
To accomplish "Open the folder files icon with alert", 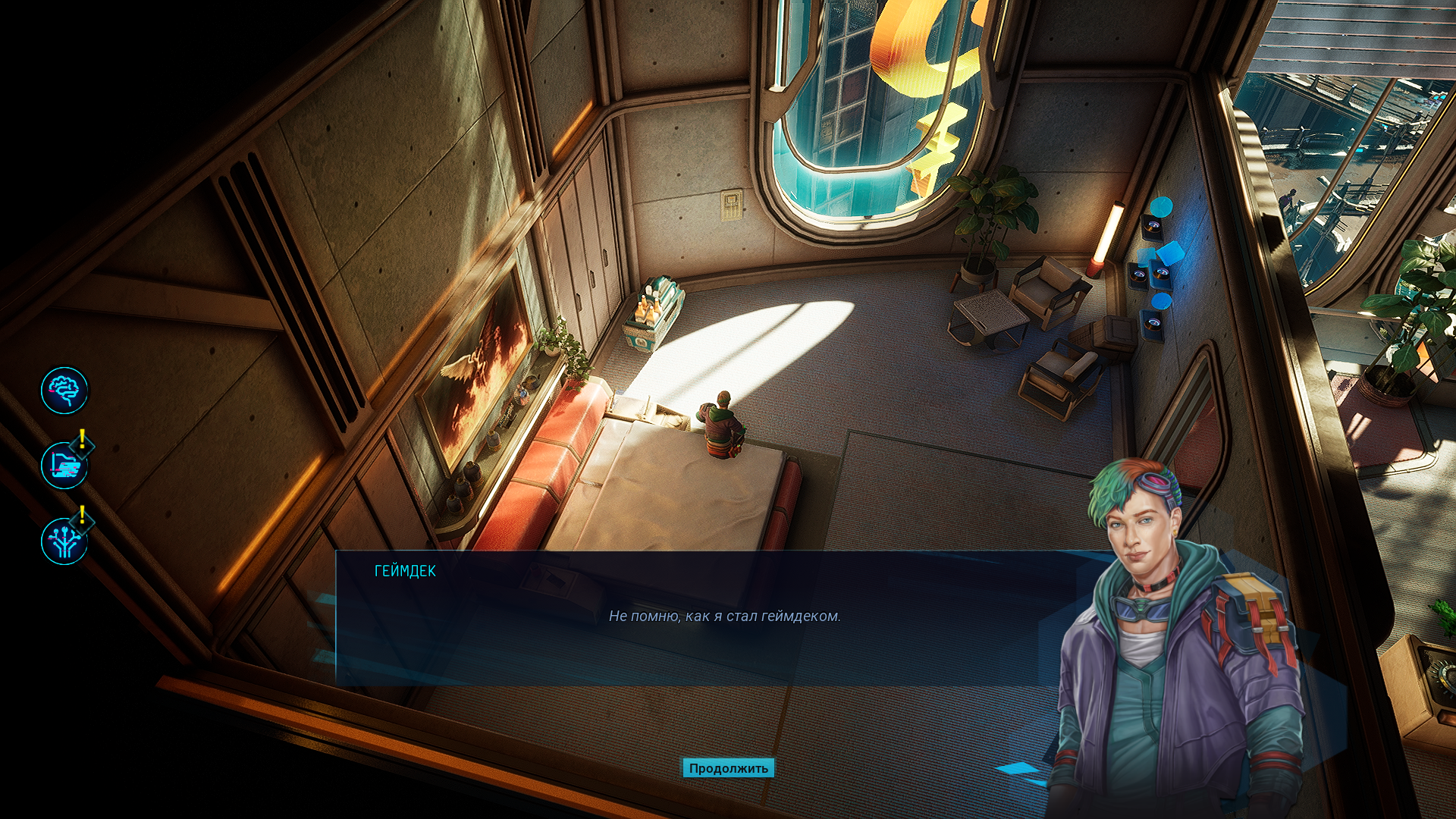I will click(x=64, y=466).
